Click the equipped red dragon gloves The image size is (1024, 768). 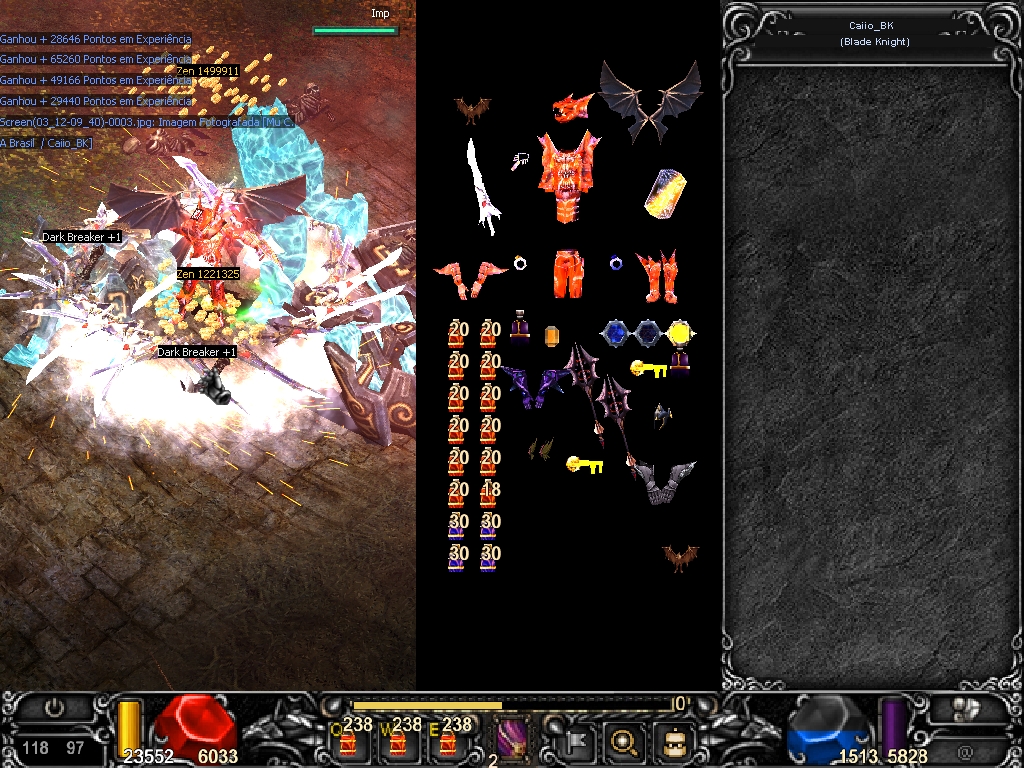pyautogui.click(x=470, y=277)
